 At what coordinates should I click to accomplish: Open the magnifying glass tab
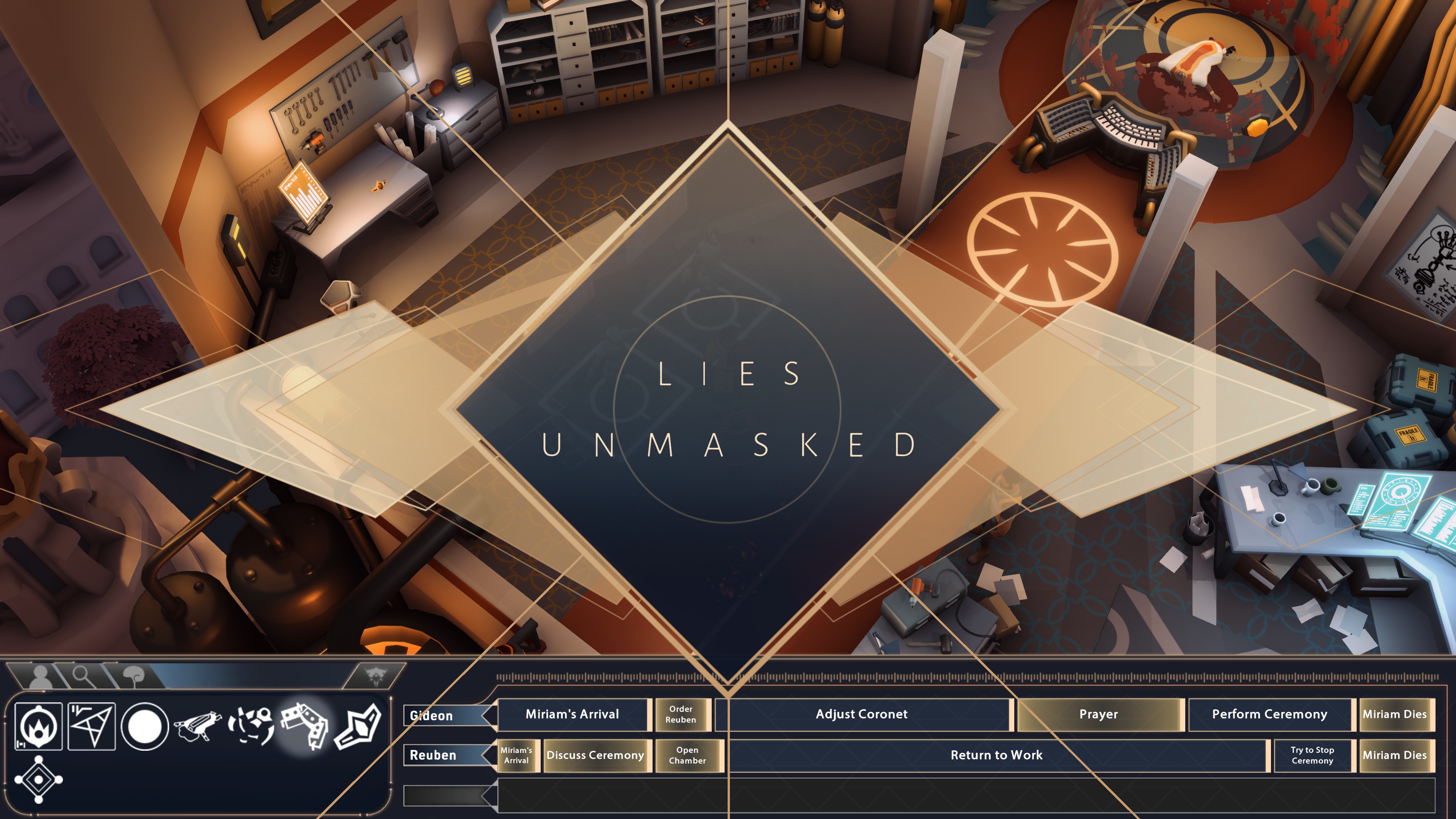pyautogui.click(x=83, y=675)
